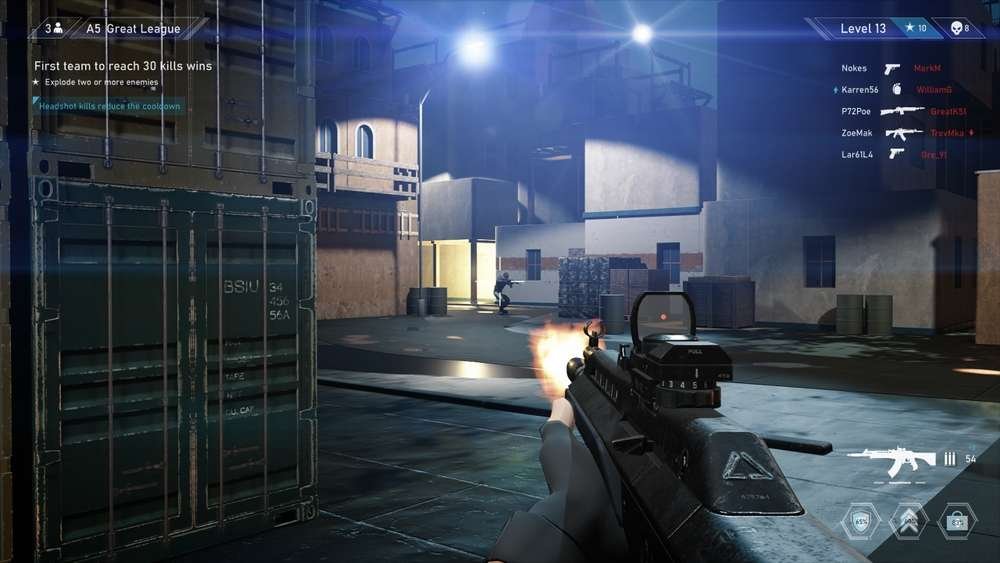Select the chevron rank-up hexagon icon
This screenshot has height=563, width=1000.
coord(909,521)
